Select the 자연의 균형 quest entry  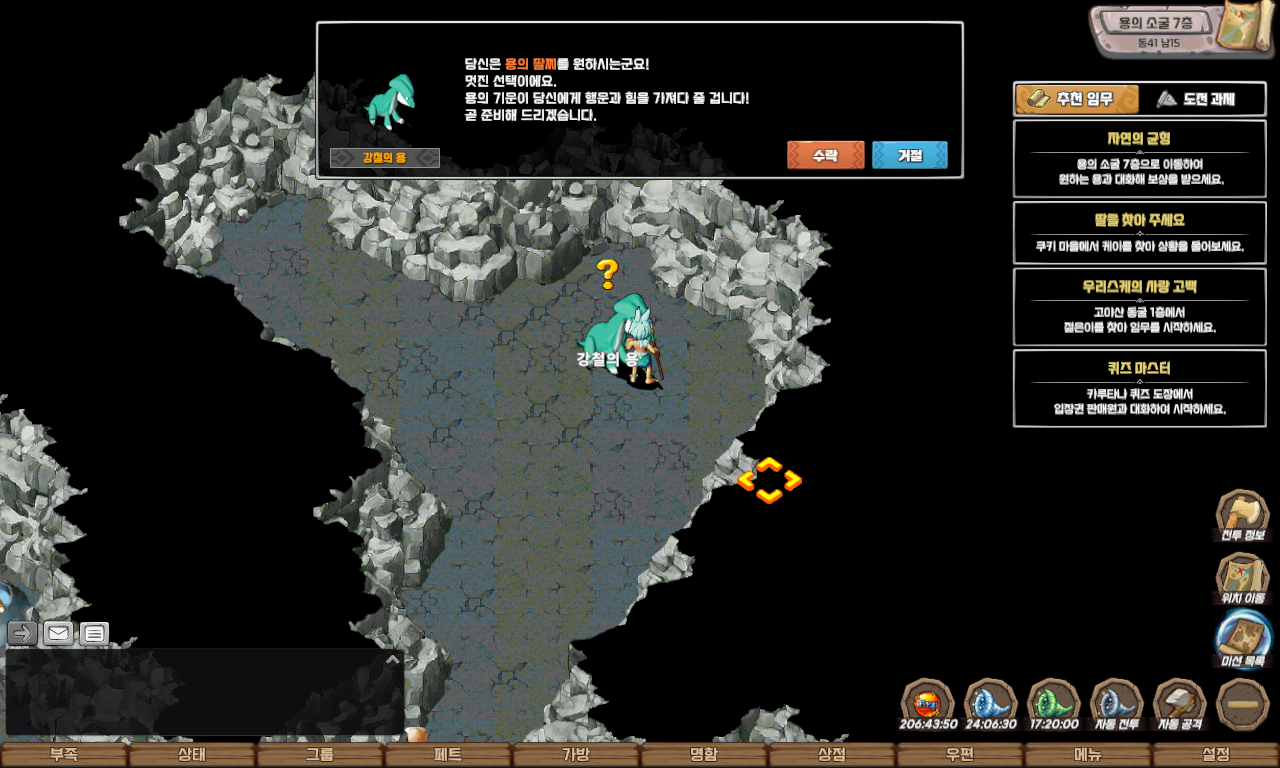(1139, 158)
